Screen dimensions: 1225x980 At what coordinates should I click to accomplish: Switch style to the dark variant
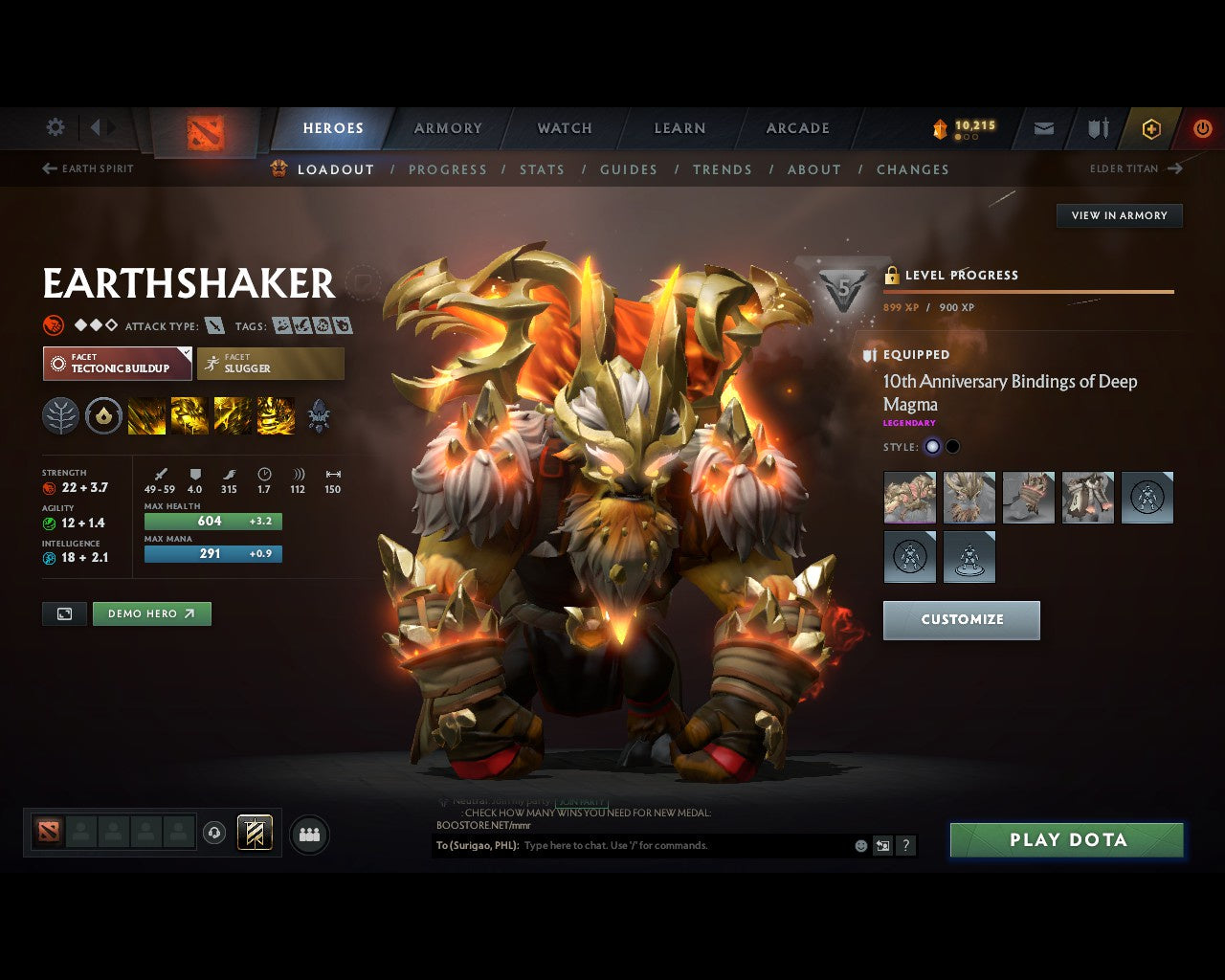click(x=951, y=446)
